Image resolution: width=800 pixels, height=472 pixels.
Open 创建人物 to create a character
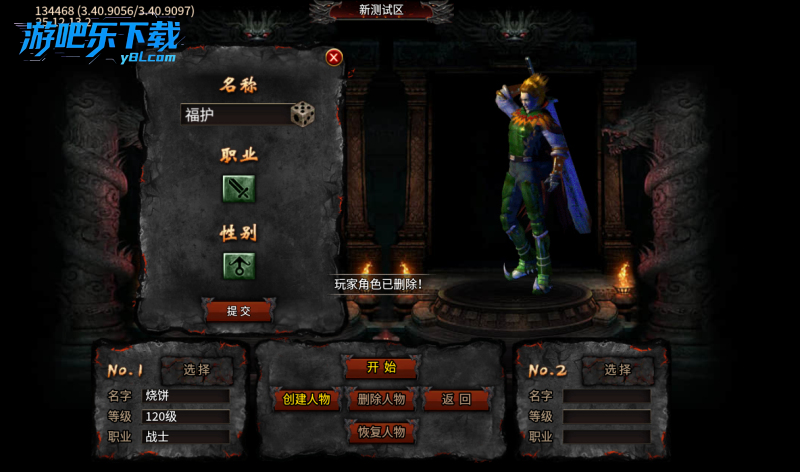click(x=307, y=399)
